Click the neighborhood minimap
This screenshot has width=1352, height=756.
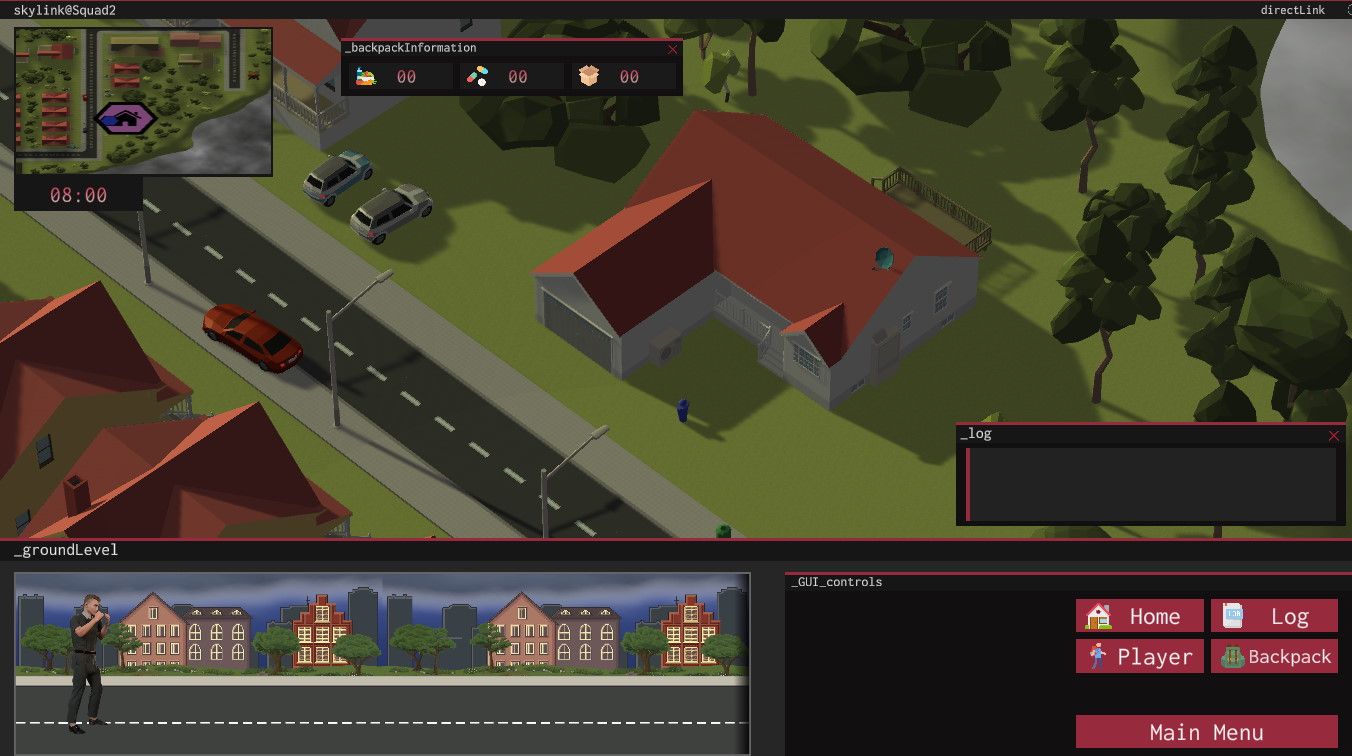pos(143,101)
